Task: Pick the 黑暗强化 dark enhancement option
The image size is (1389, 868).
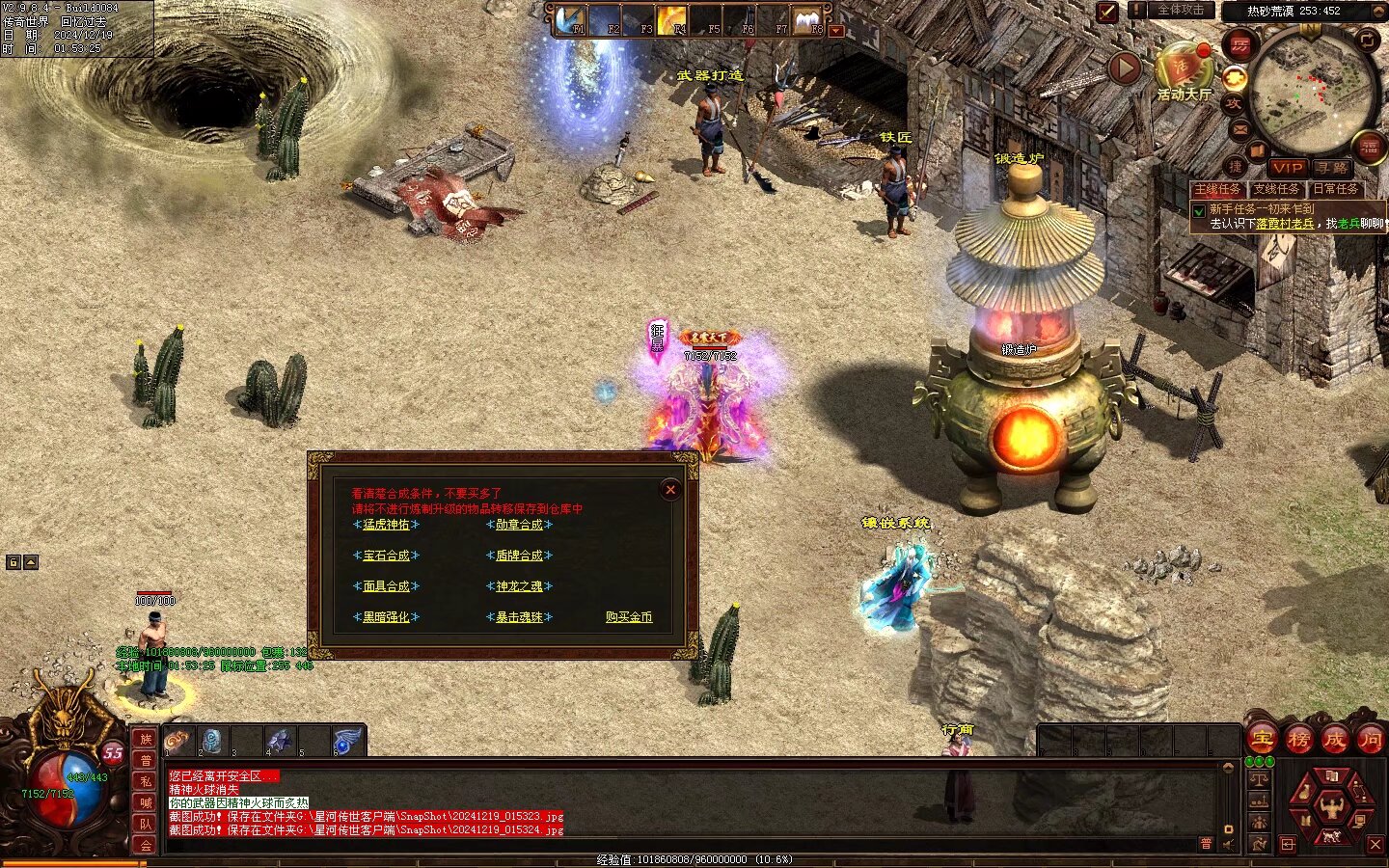Action: (x=386, y=617)
